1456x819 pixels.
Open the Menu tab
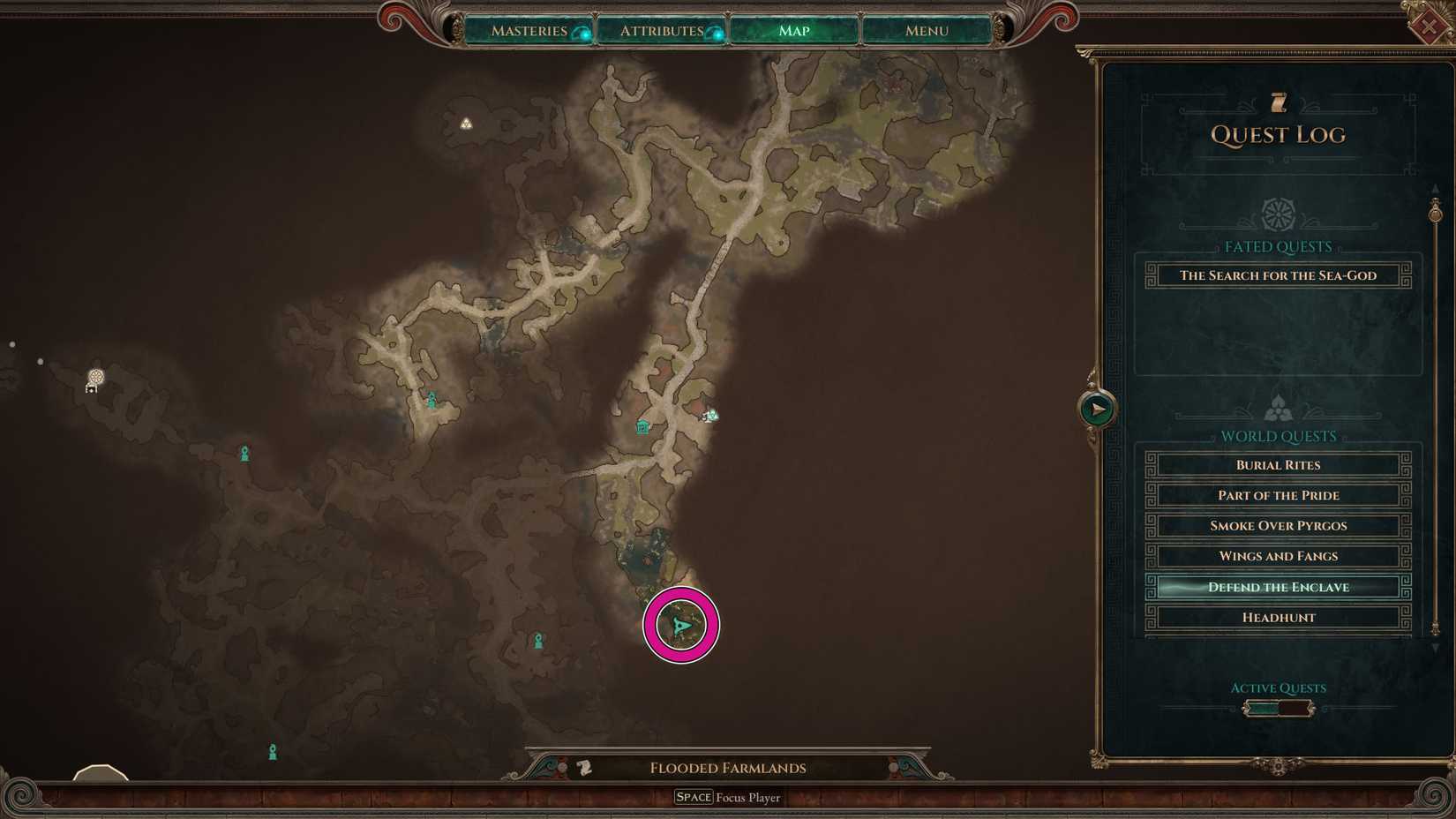(x=924, y=30)
